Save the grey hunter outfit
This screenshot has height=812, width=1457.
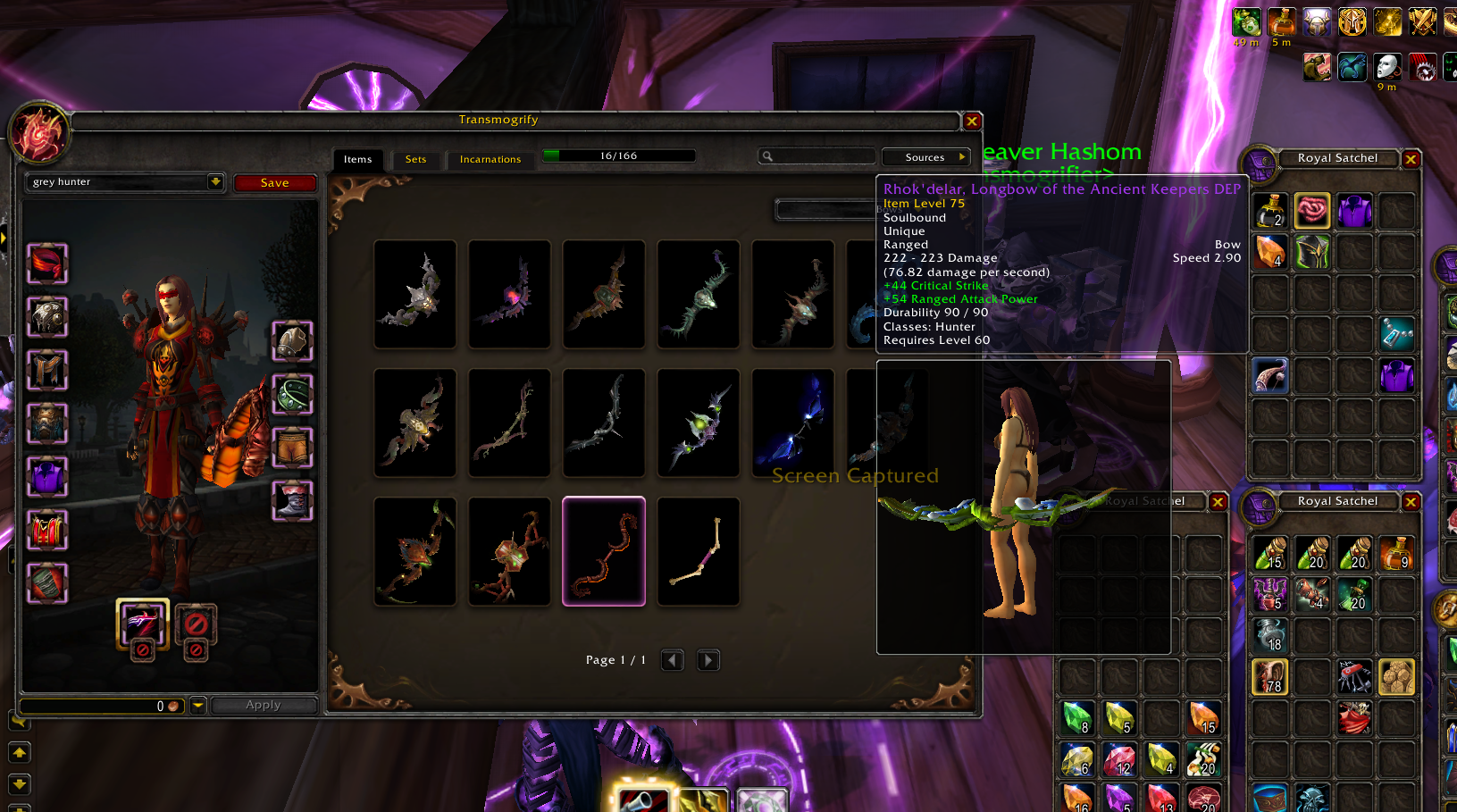click(274, 183)
